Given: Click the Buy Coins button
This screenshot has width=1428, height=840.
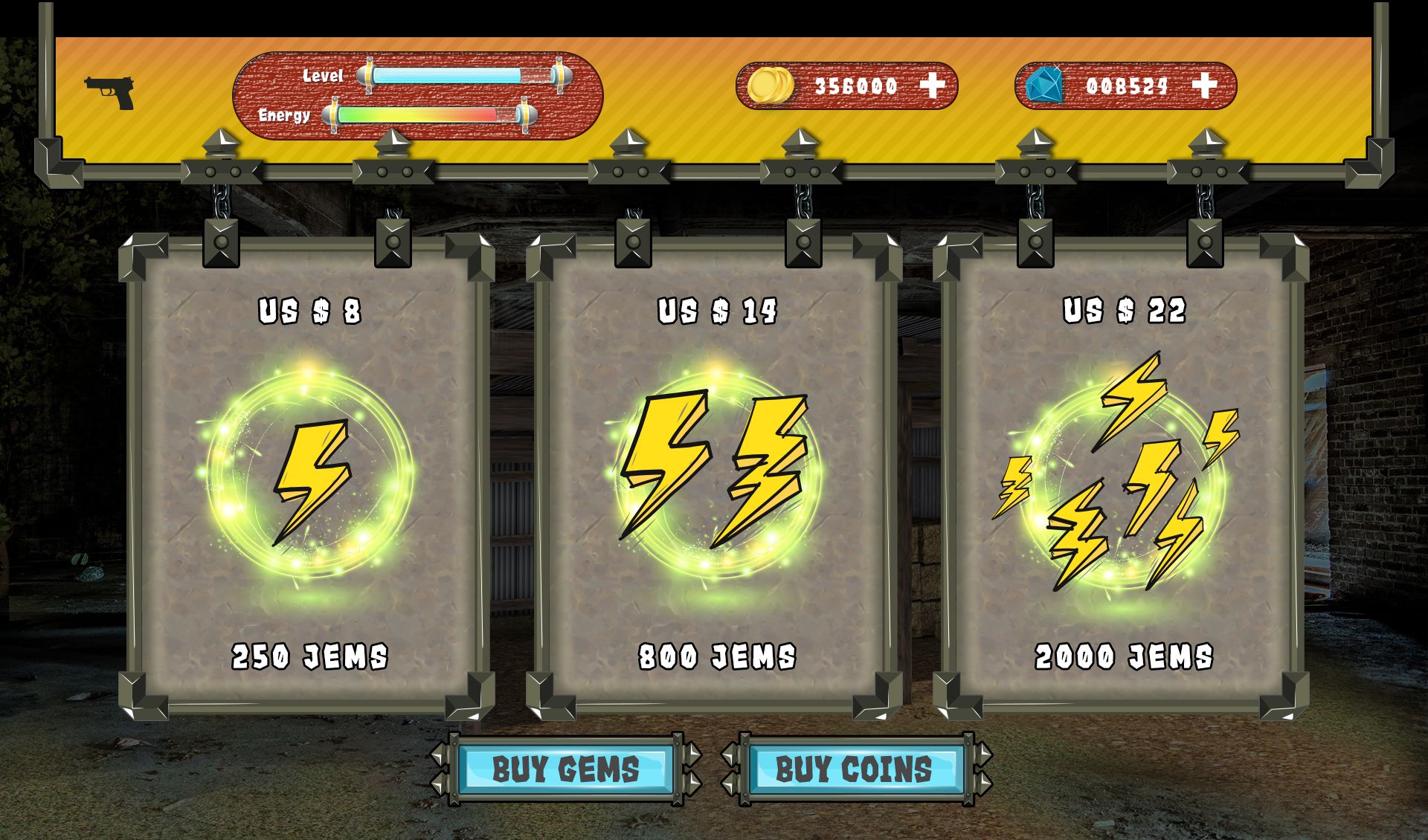Looking at the screenshot, I should tap(854, 769).
